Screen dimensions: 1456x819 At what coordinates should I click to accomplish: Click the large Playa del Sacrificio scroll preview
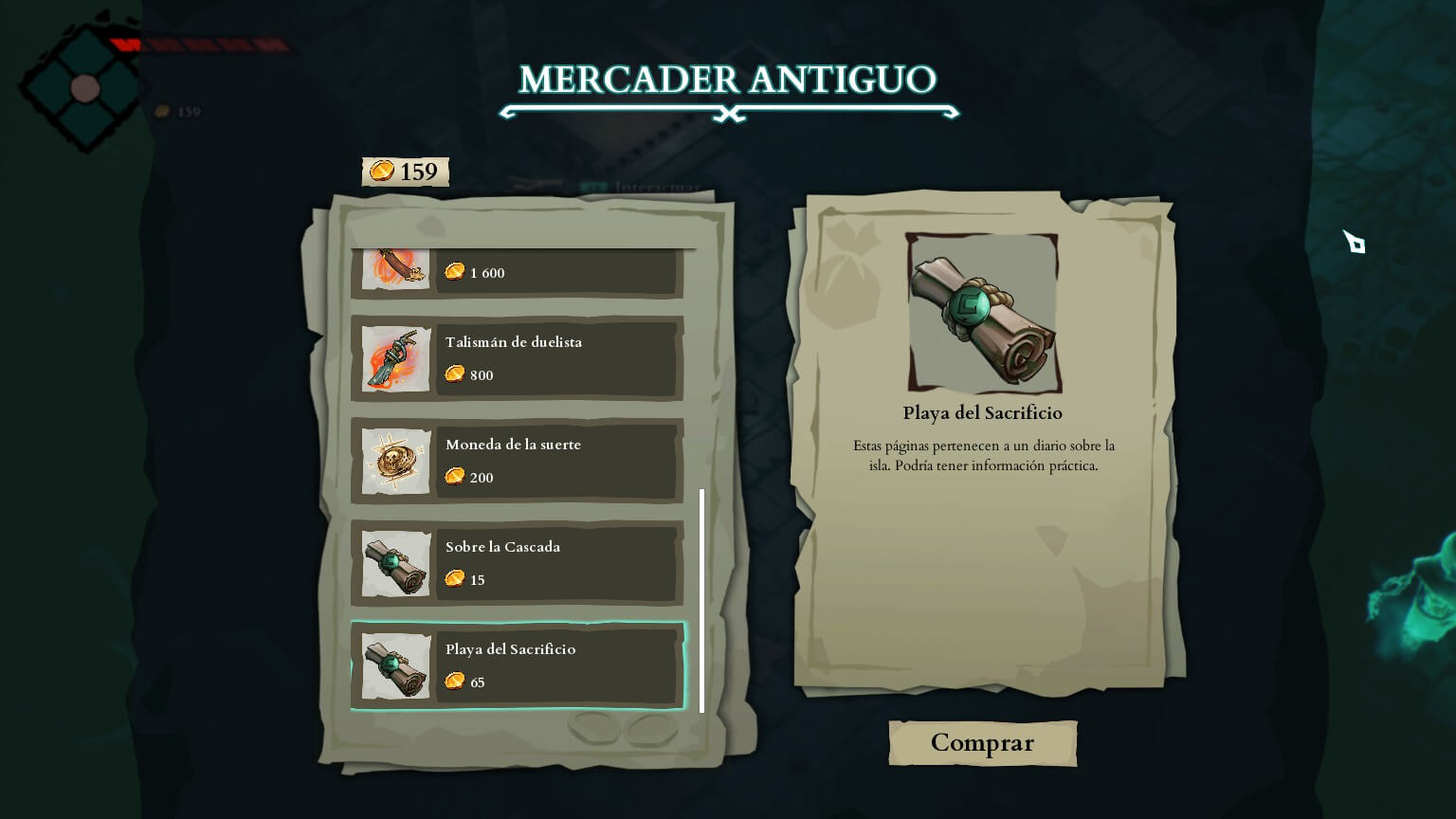pyautogui.click(x=983, y=313)
